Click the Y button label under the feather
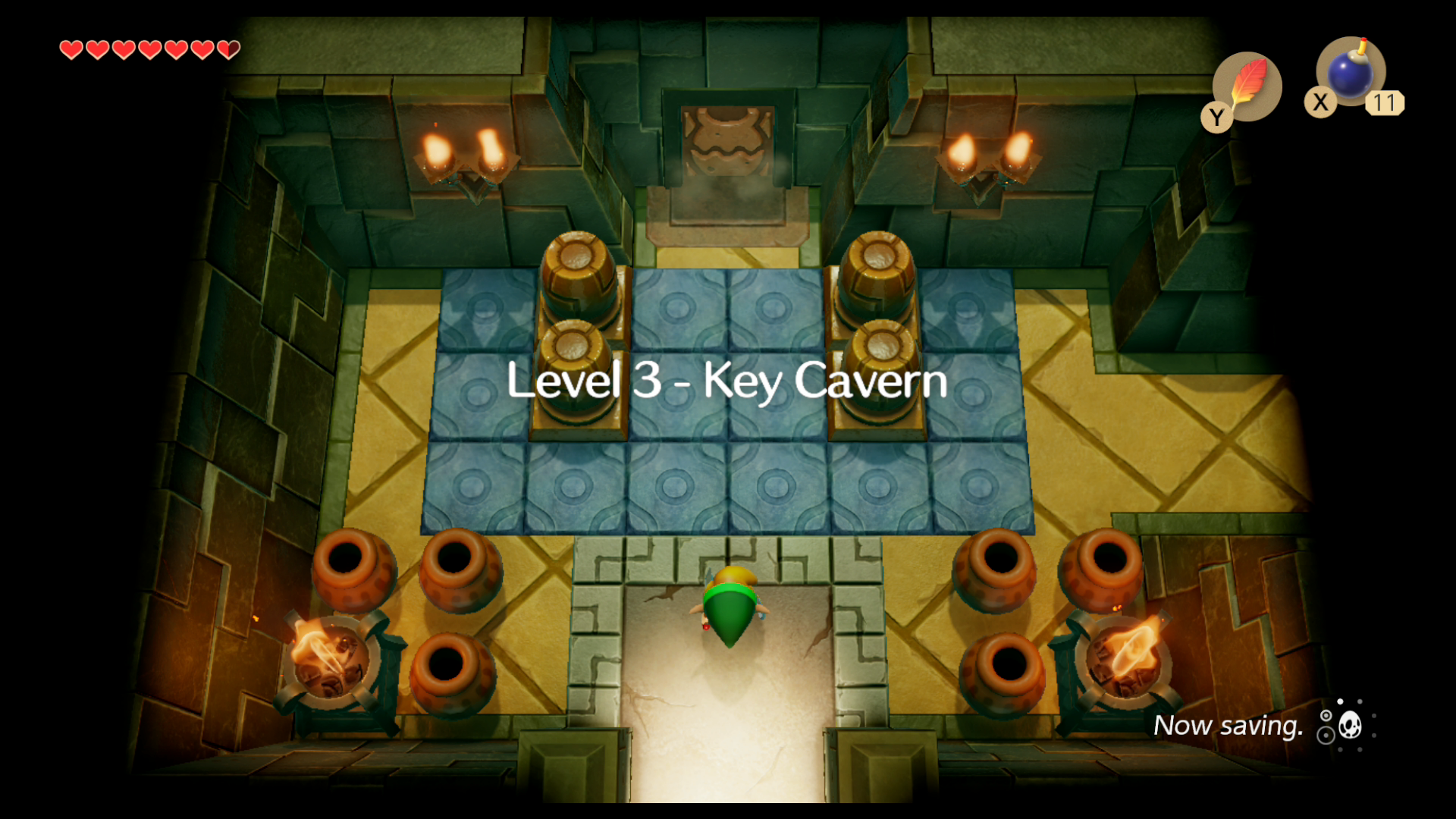The height and width of the screenshot is (819, 1456). 1216,116
